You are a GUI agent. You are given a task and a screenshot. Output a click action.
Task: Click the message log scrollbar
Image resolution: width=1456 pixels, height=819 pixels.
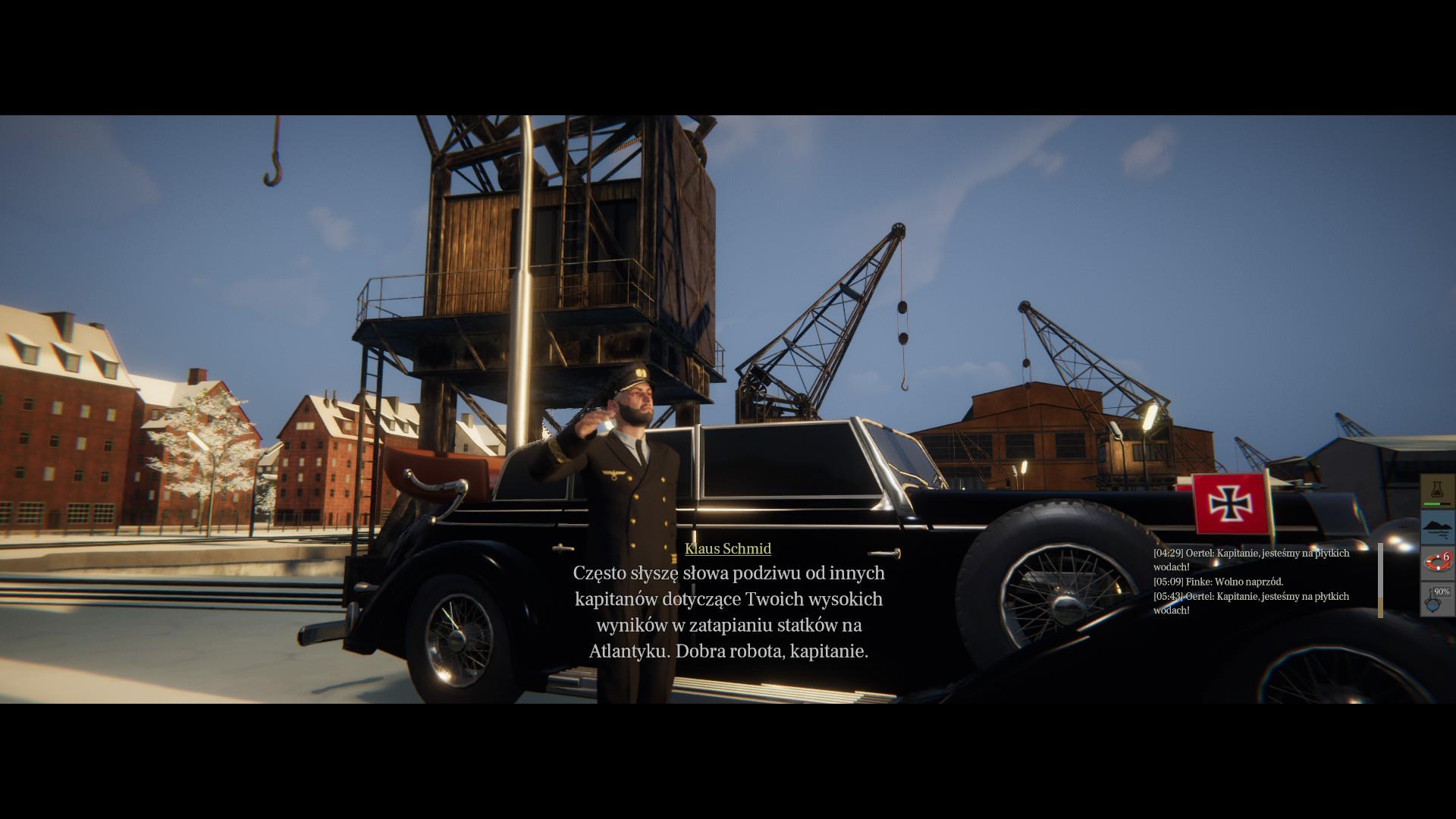pyautogui.click(x=1380, y=580)
